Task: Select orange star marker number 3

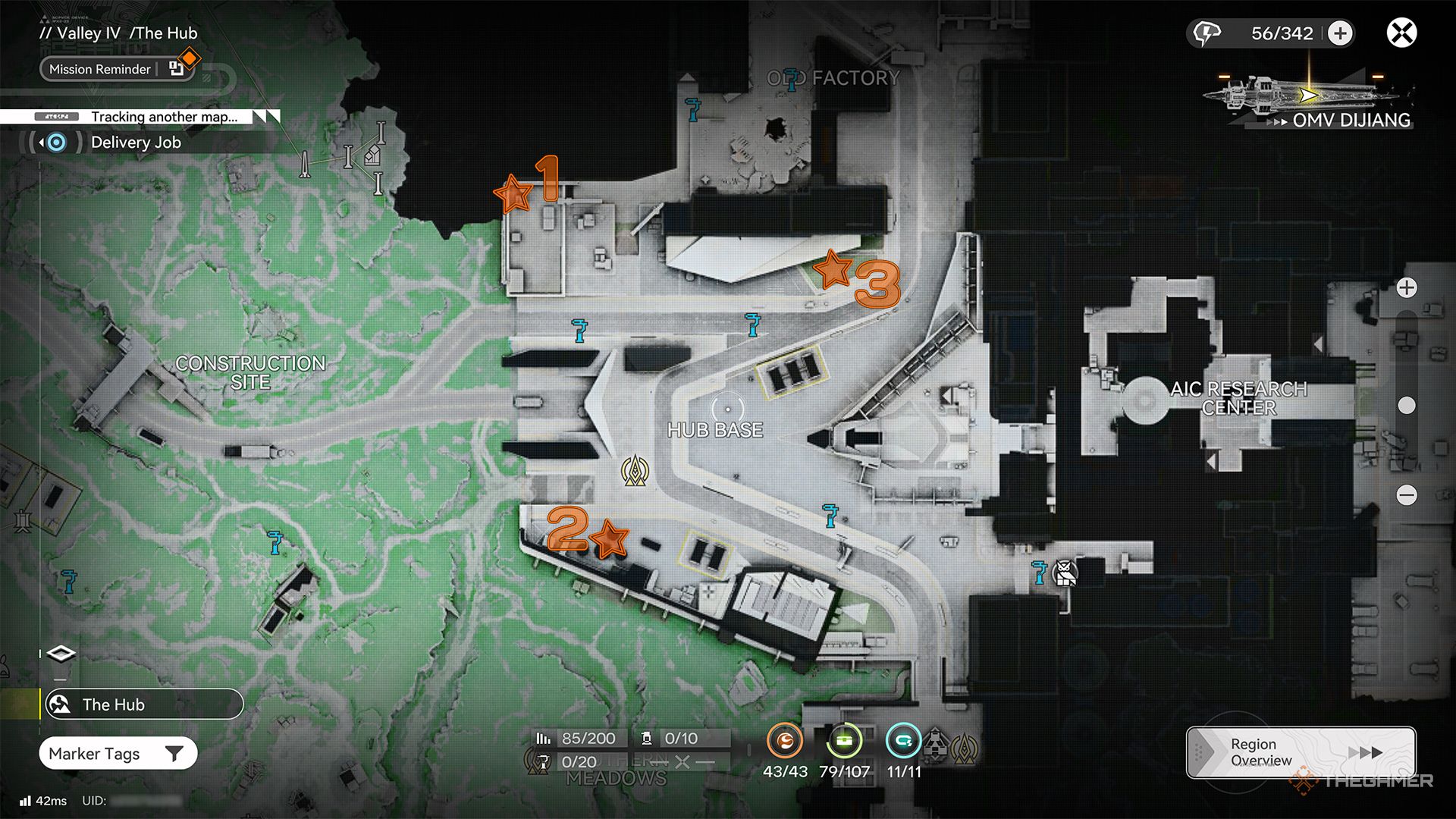Action: point(833,268)
